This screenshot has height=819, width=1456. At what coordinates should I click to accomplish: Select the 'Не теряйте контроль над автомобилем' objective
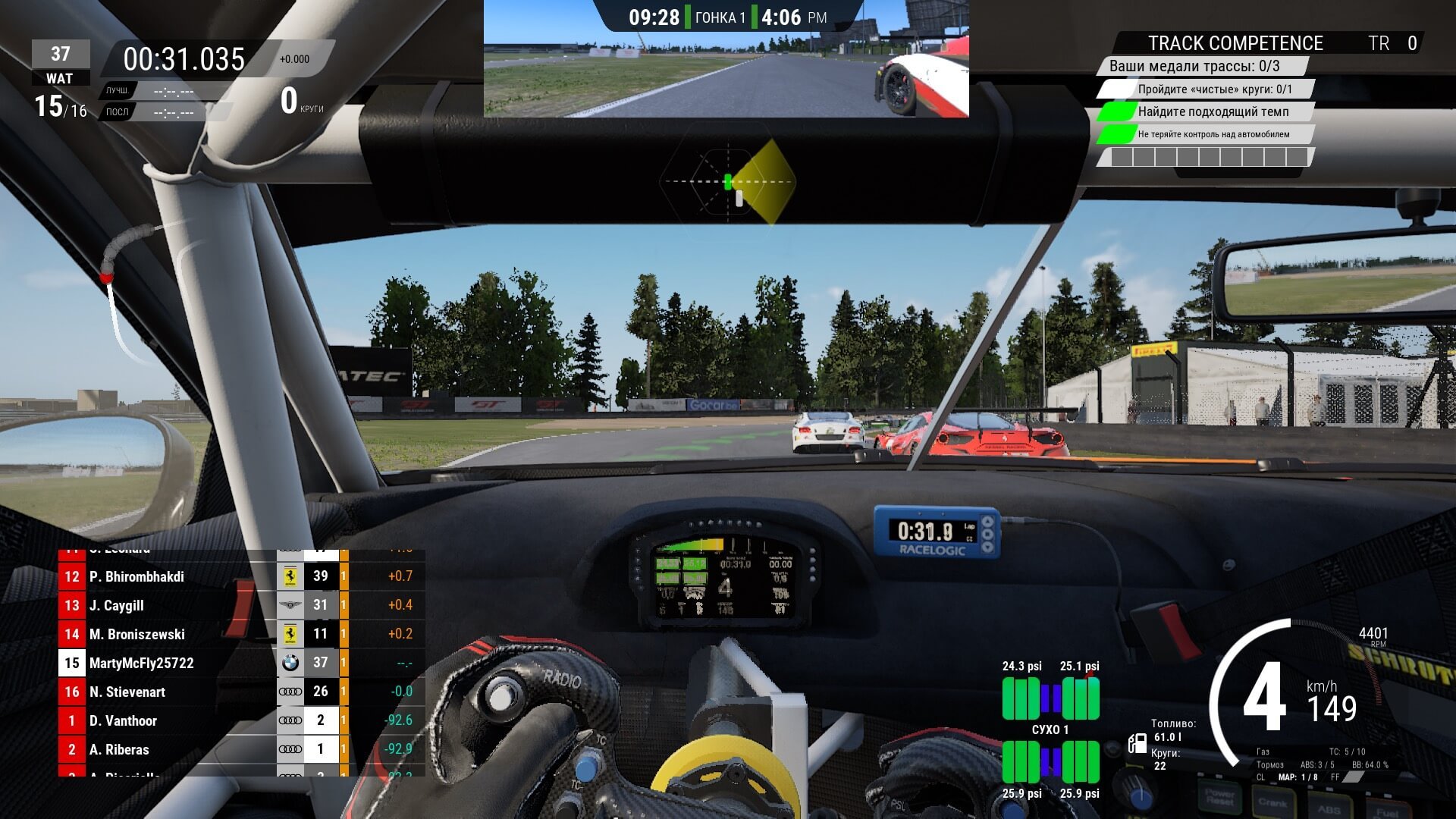(1213, 135)
